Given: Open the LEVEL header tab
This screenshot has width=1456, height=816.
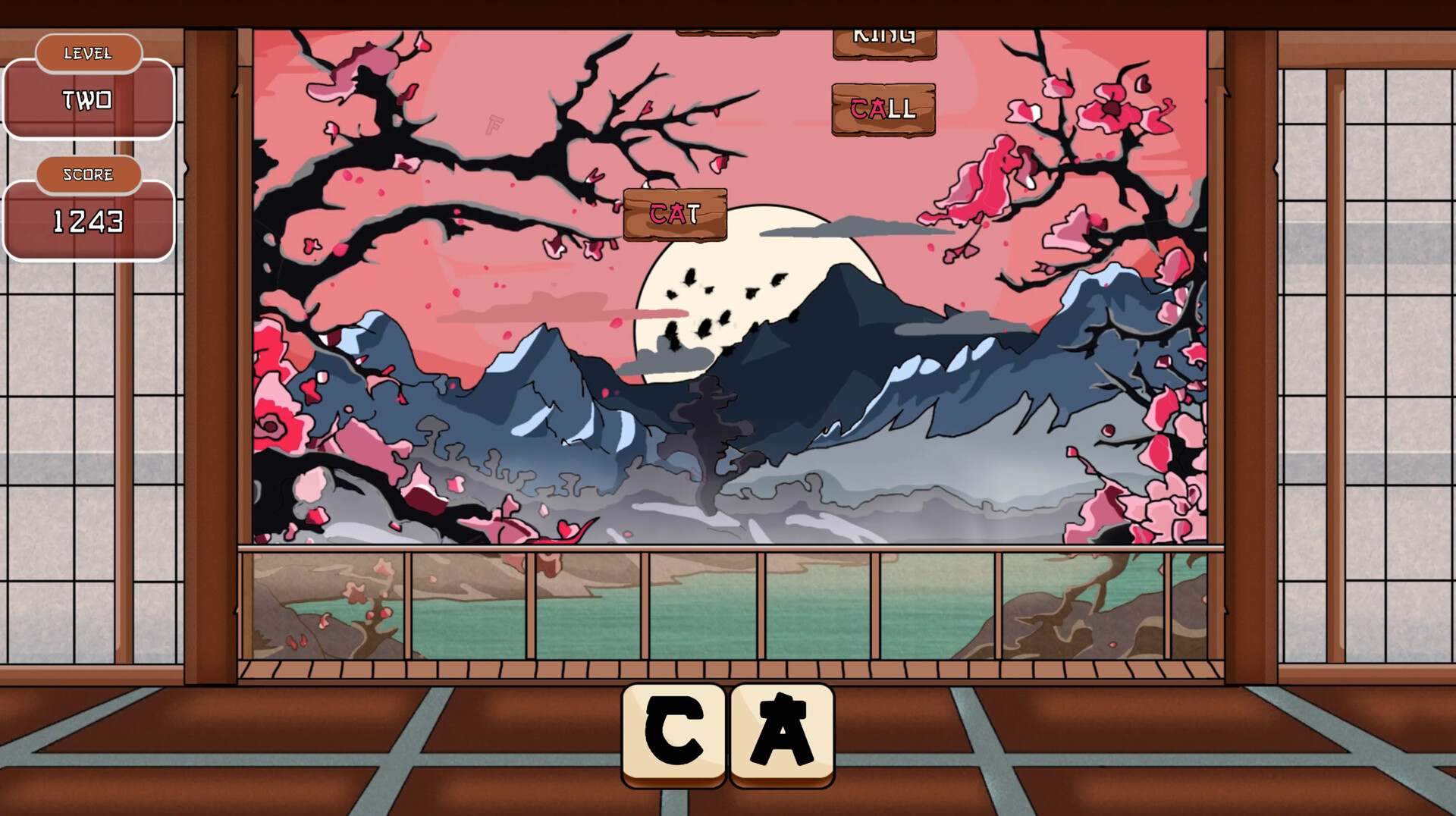Looking at the screenshot, I should [88, 53].
